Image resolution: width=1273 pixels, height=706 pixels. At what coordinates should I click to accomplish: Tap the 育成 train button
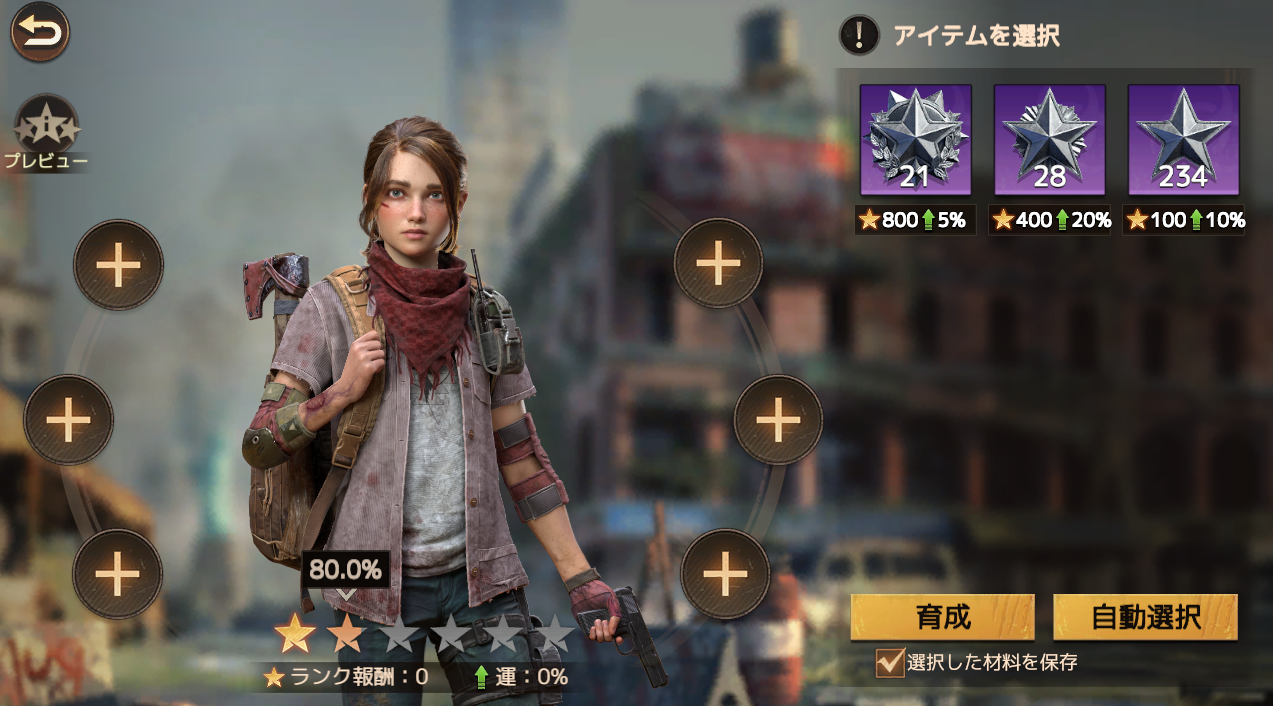click(942, 617)
